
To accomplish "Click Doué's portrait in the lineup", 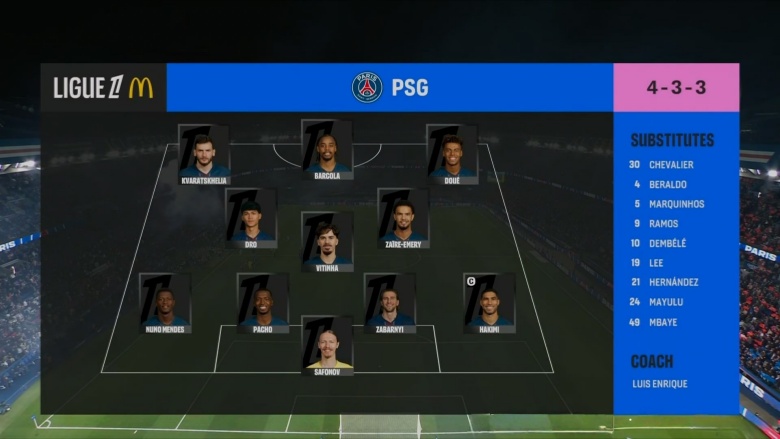I will pyautogui.click(x=452, y=154).
